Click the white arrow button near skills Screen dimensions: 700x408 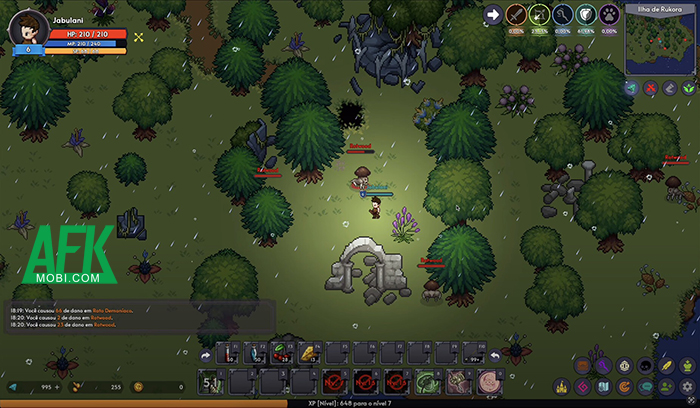492,15
